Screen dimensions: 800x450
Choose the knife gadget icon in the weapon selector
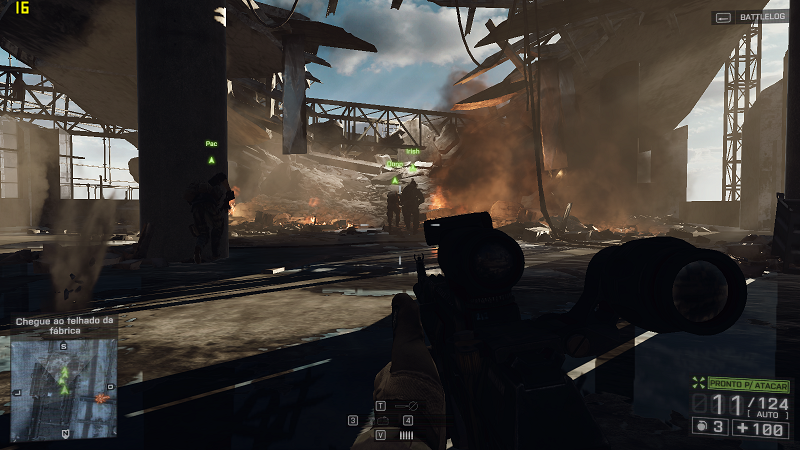(x=405, y=406)
